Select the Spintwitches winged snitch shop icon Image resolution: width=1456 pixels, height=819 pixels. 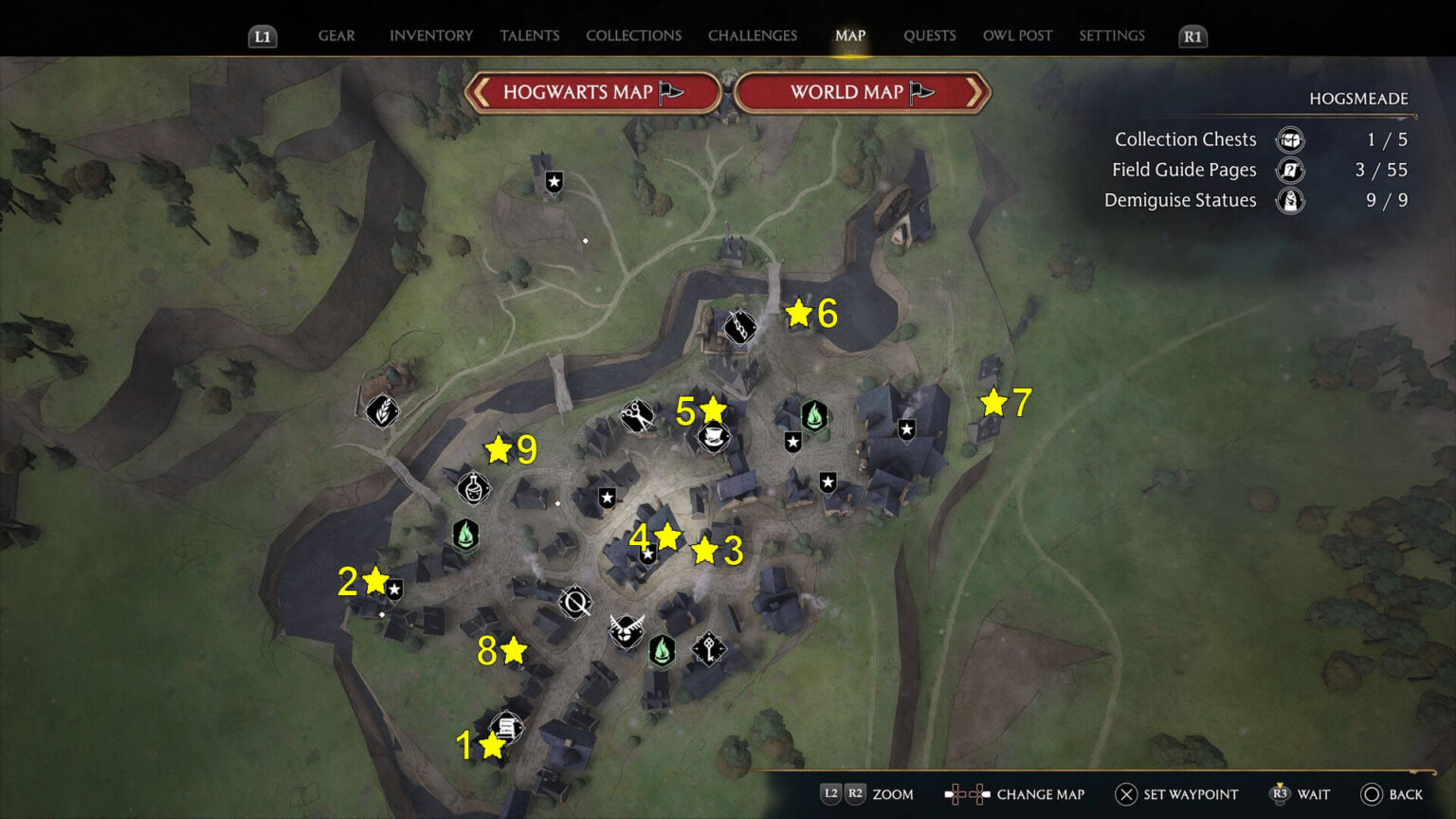click(x=626, y=632)
